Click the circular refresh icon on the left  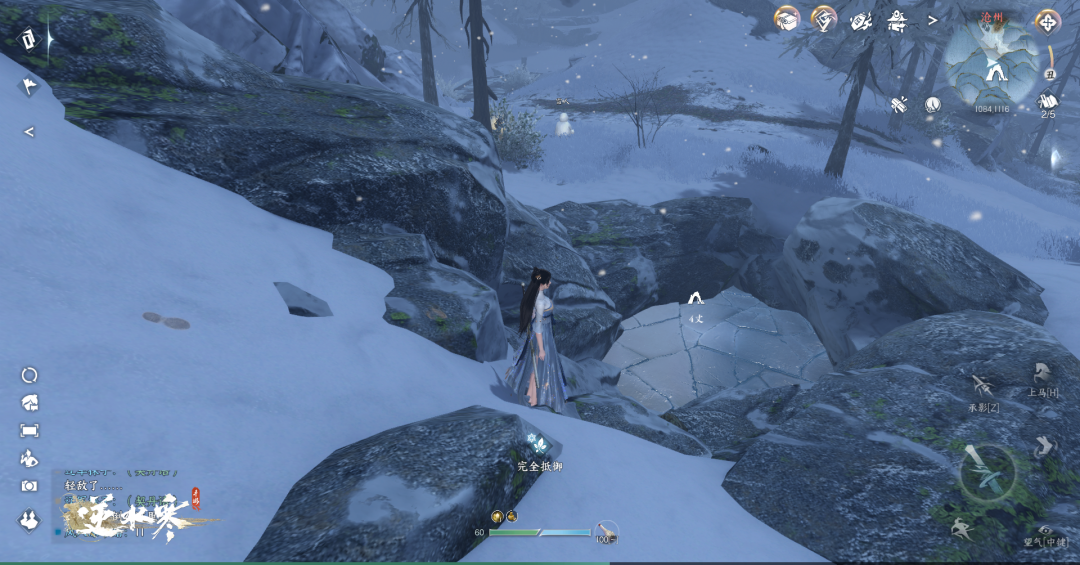pos(29,376)
